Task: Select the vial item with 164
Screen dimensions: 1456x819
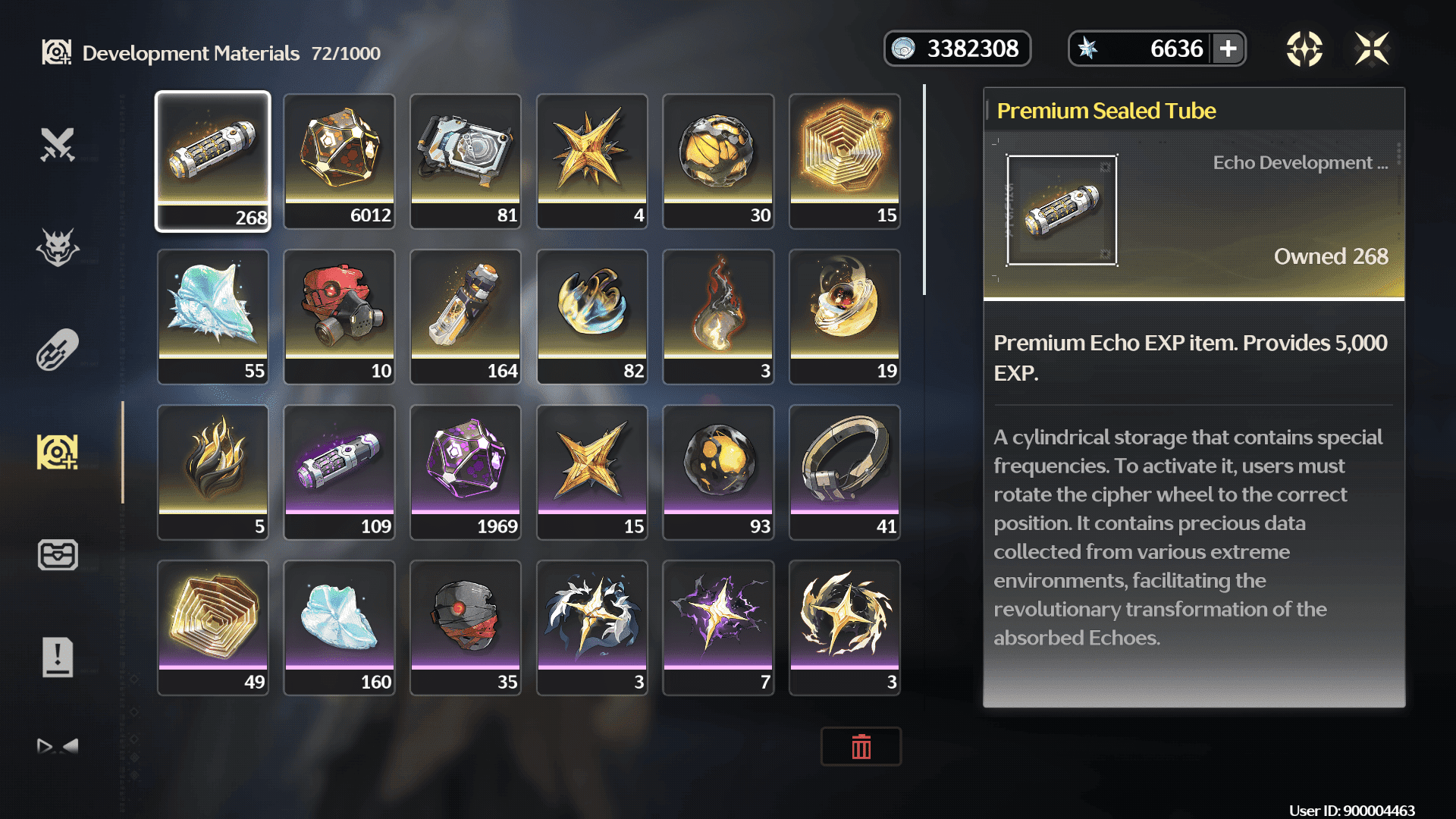Action: pyautogui.click(x=466, y=316)
